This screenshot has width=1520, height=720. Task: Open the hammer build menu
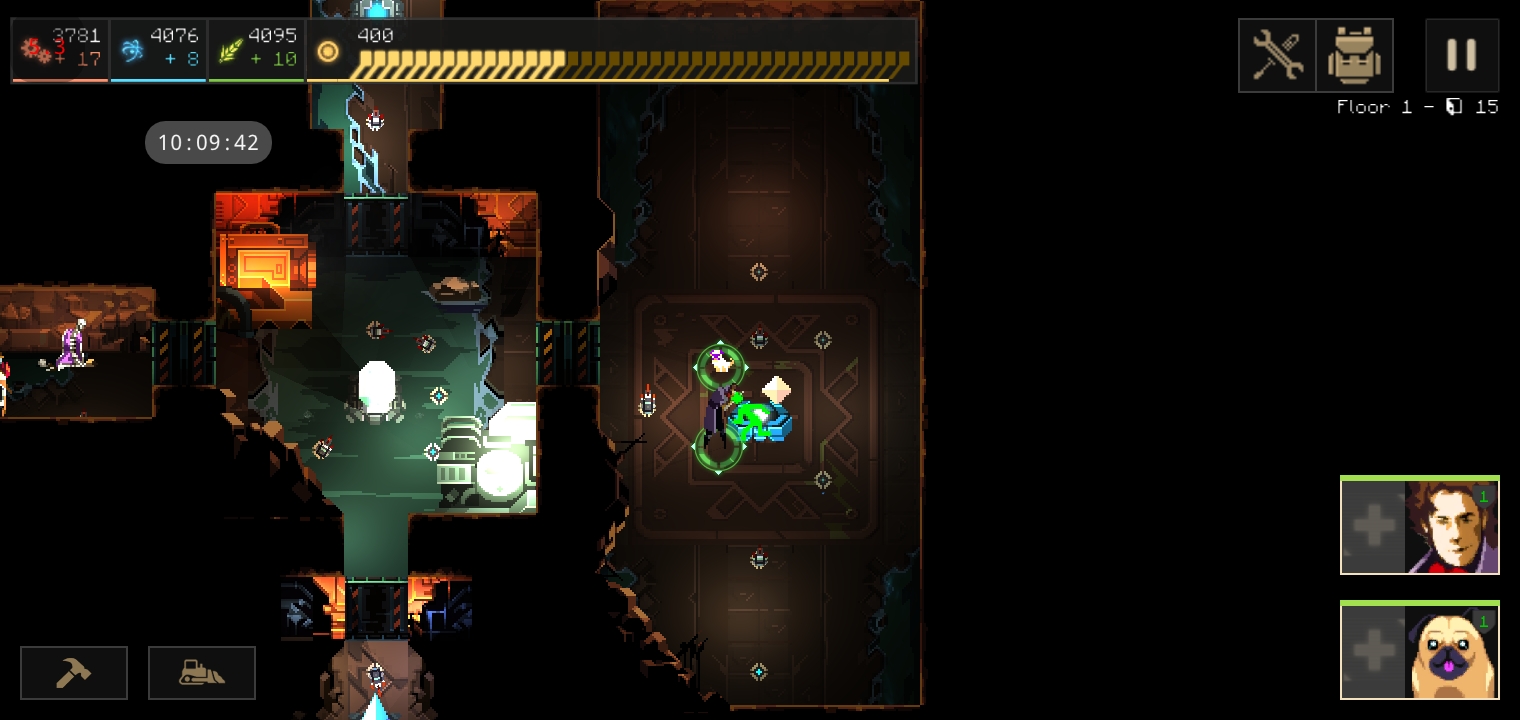pos(74,673)
